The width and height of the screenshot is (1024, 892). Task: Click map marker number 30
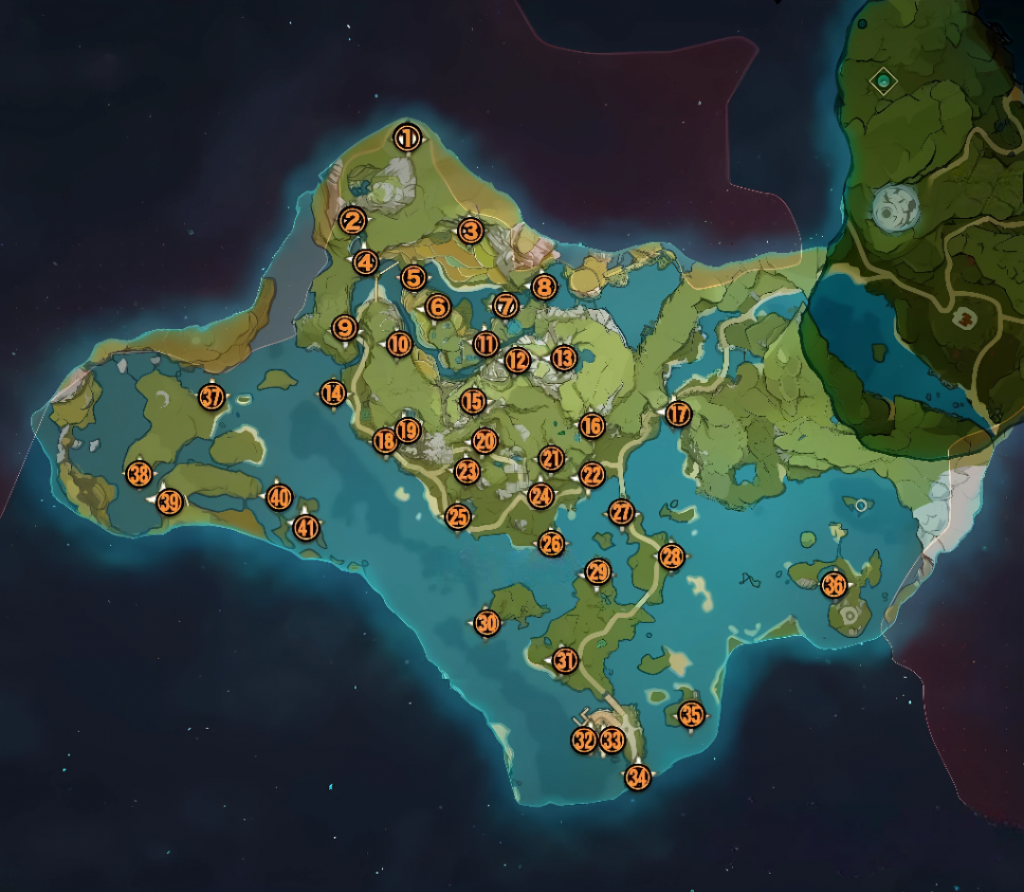(x=487, y=624)
